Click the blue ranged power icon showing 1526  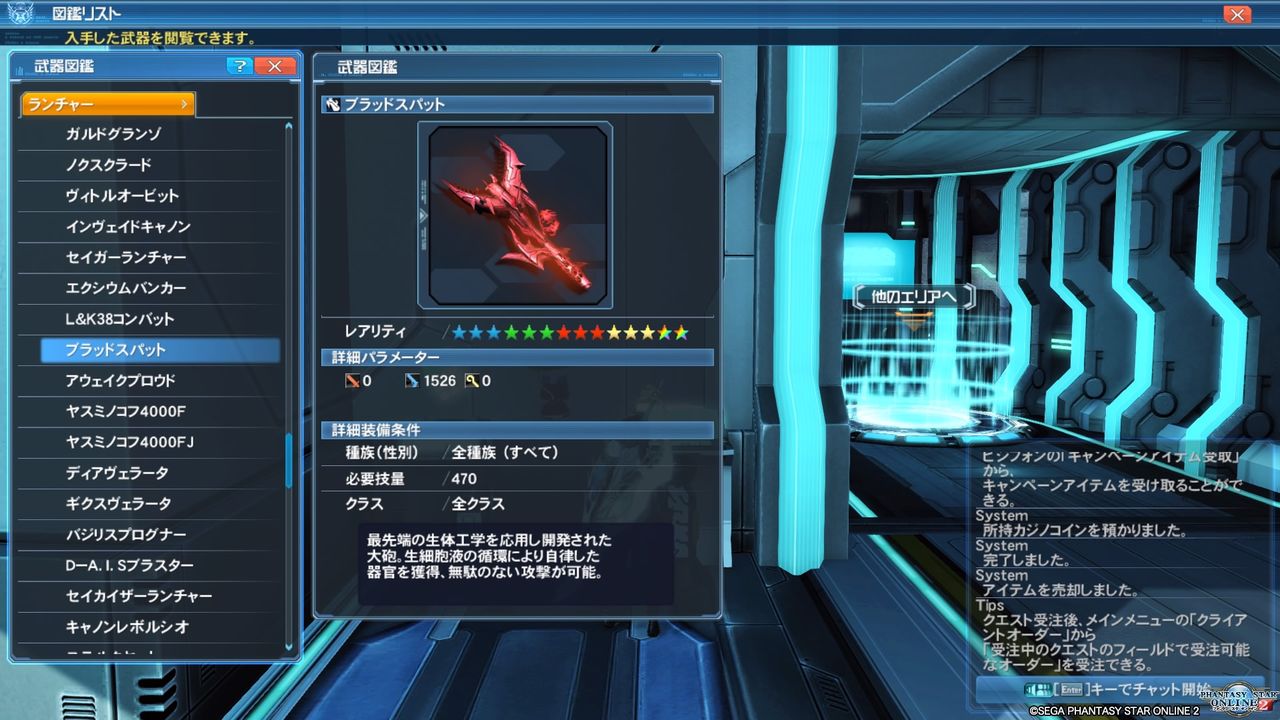point(413,380)
